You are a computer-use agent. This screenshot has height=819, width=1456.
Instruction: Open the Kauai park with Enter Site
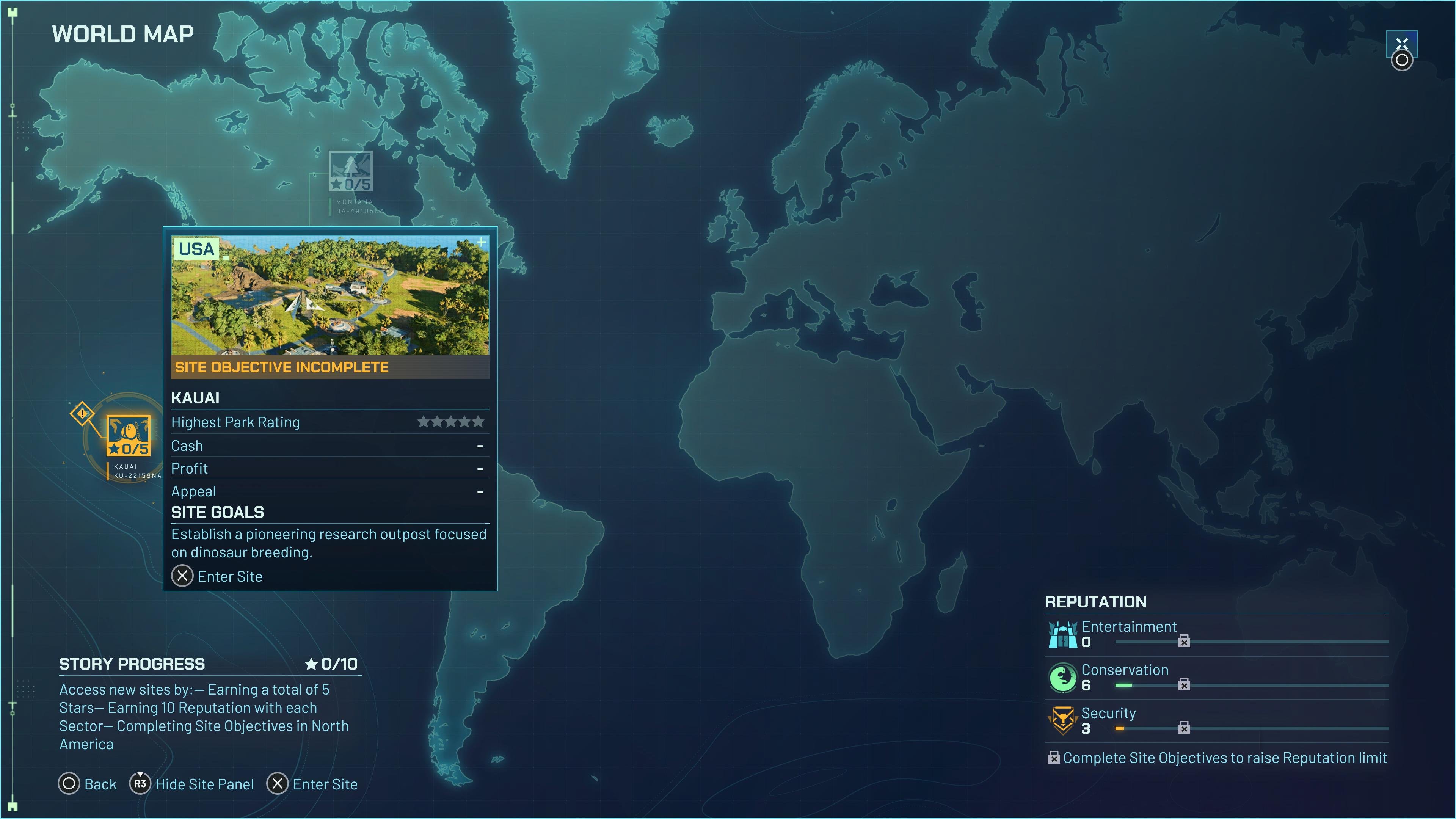pos(312,784)
